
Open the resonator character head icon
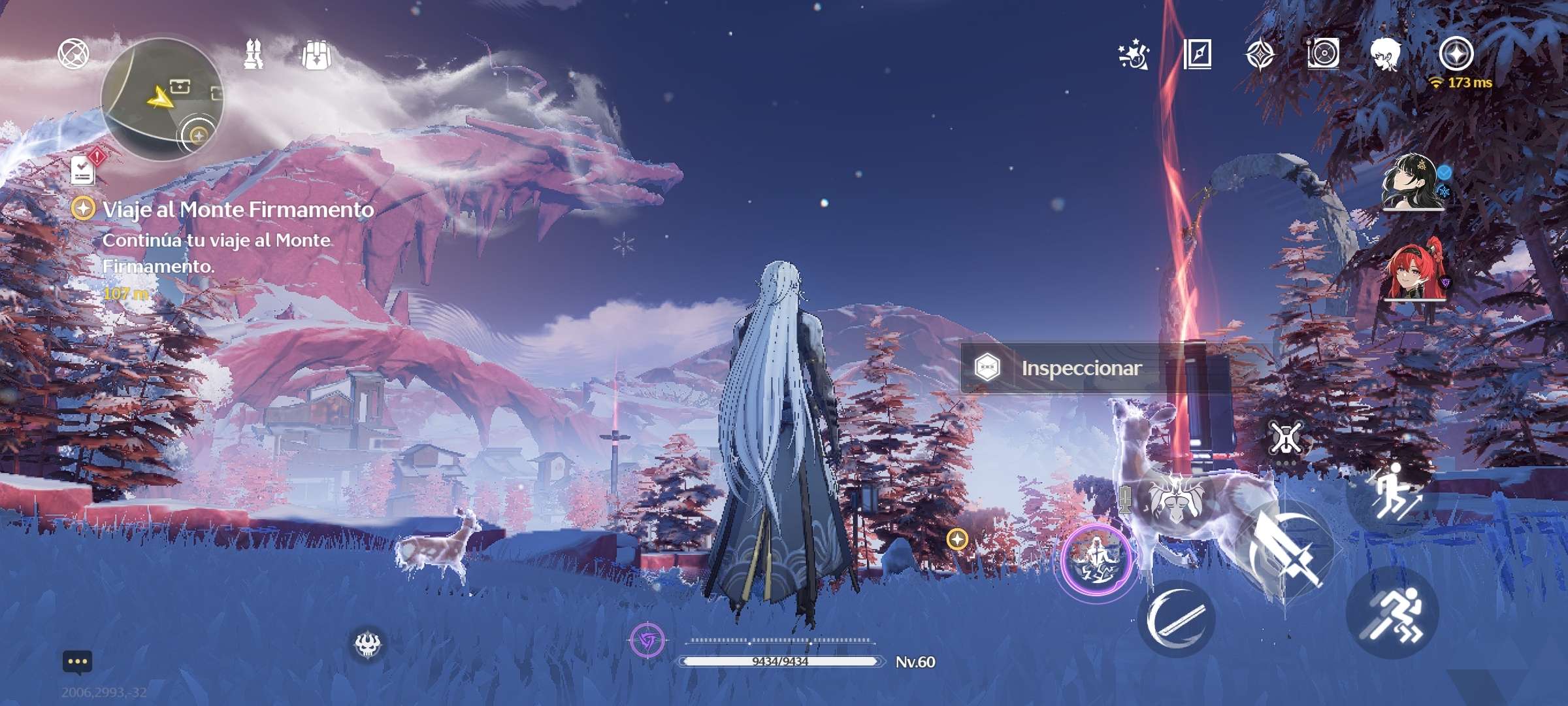tap(1386, 55)
